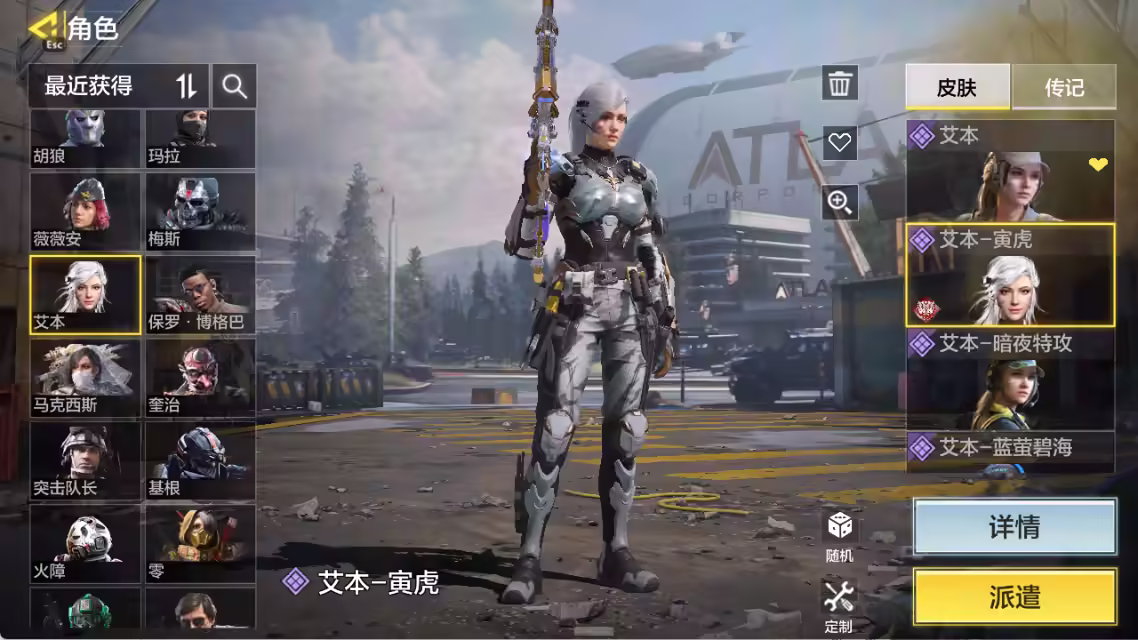Click the trash can delete icon
The image size is (1138, 640).
[840, 83]
